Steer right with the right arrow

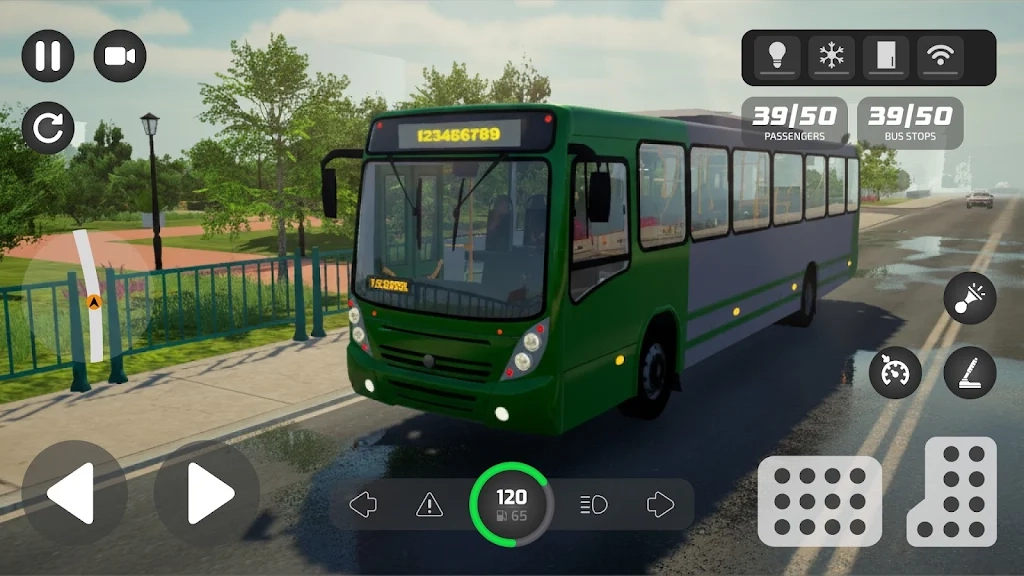207,493
